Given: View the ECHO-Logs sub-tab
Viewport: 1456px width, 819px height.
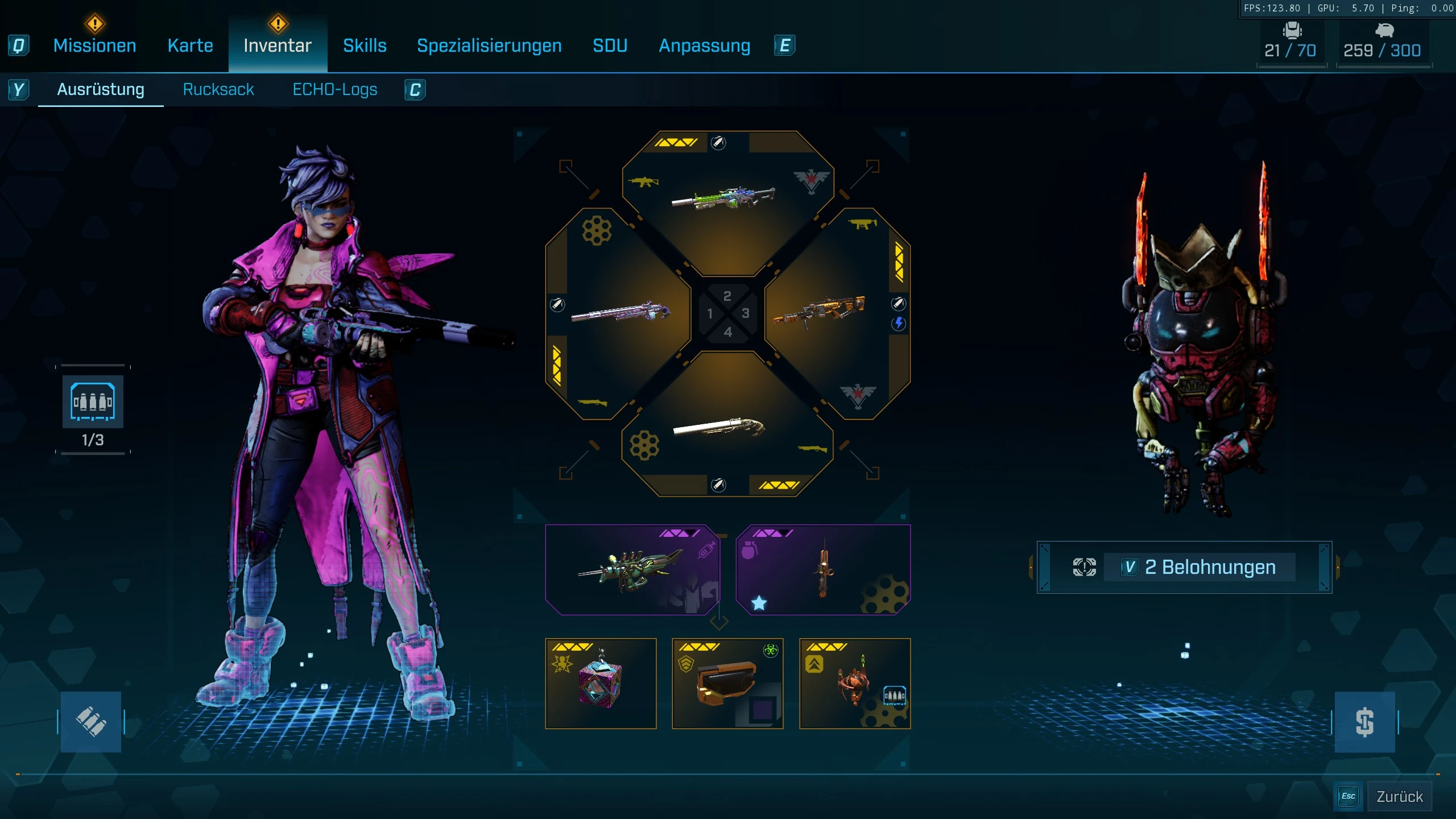Looking at the screenshot, I should click(x=334, y=89).
